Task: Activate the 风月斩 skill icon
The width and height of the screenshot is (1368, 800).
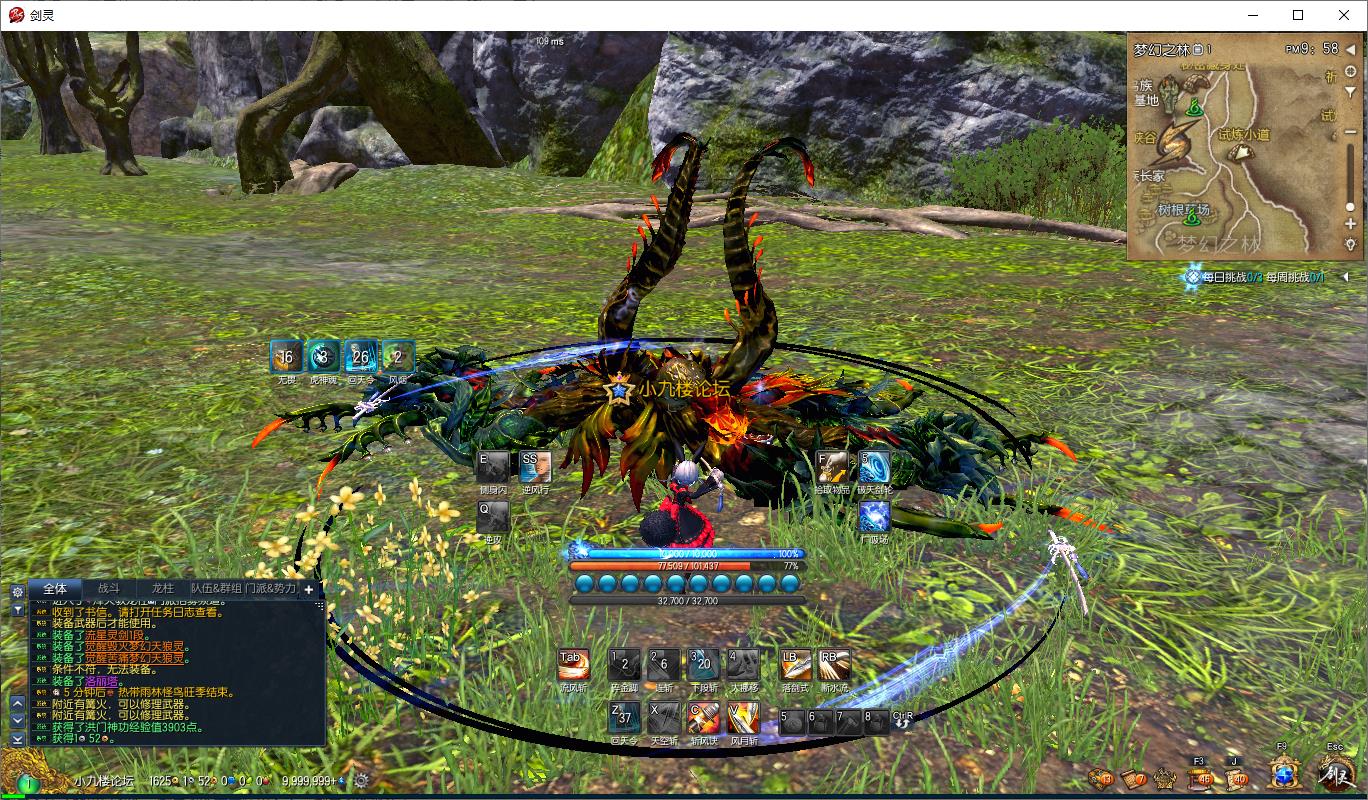Action: 743,719
